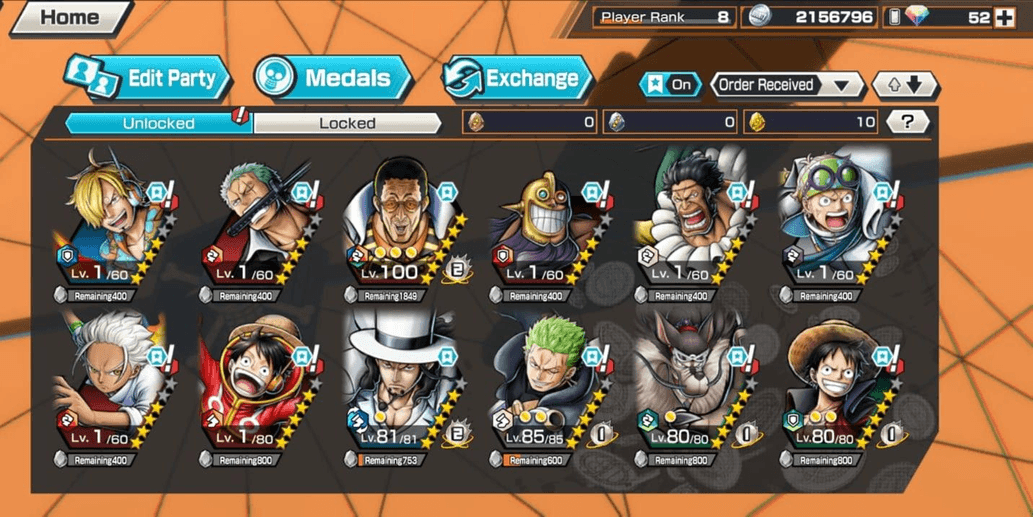Image resolution: width=1033 pixels, height=517 pixels.
Task: Open the question mark help button
Action: pos(907,122)
